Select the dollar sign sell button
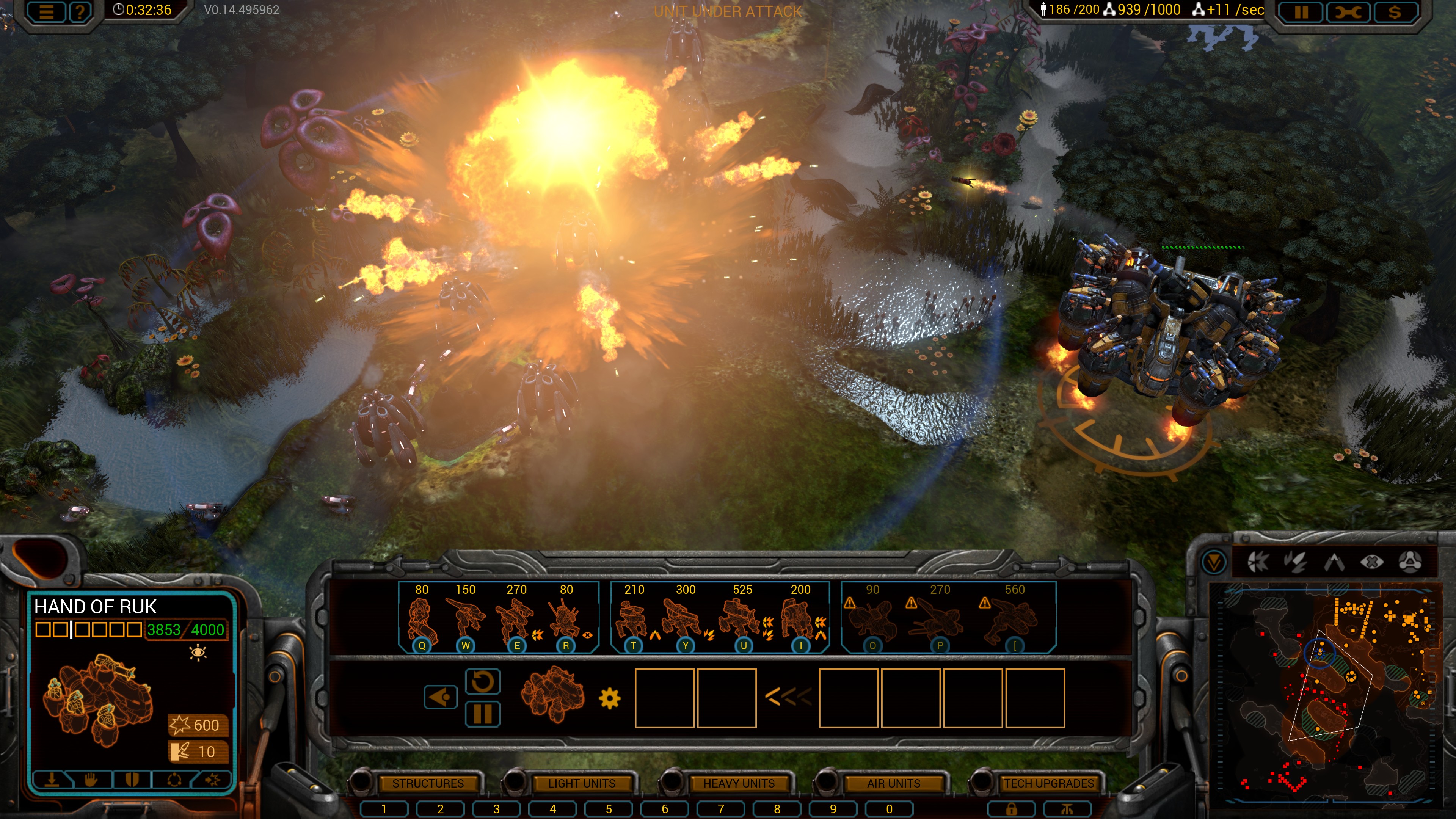 point(1394,12)
